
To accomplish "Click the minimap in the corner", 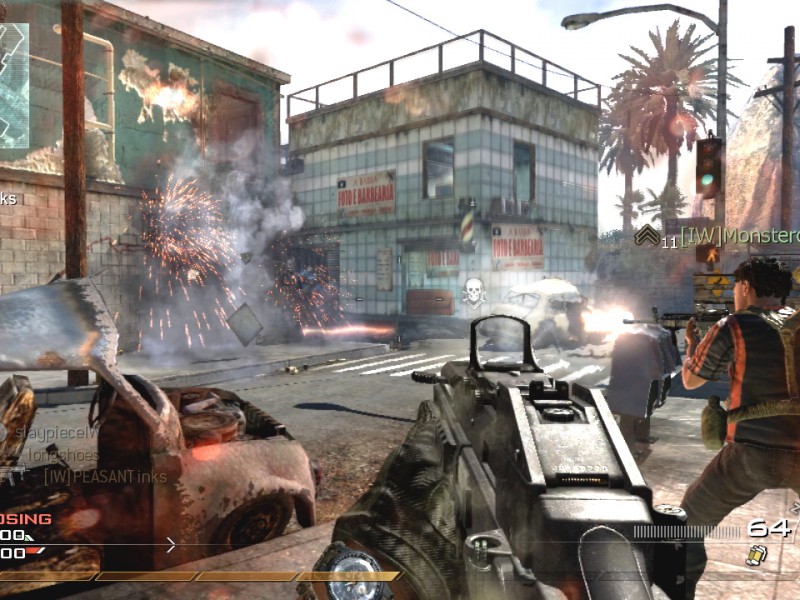I will tap(14, 85).
